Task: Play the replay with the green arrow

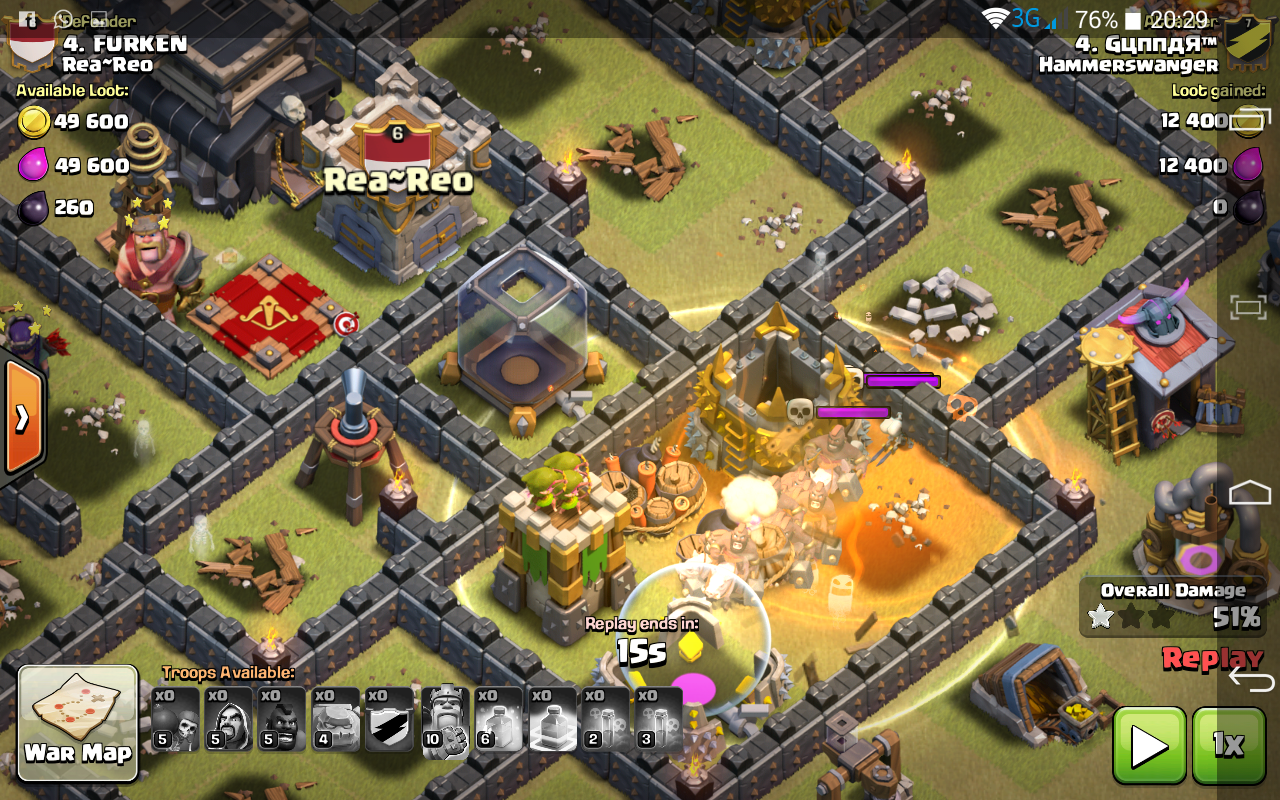Action: pos(1149,744)
